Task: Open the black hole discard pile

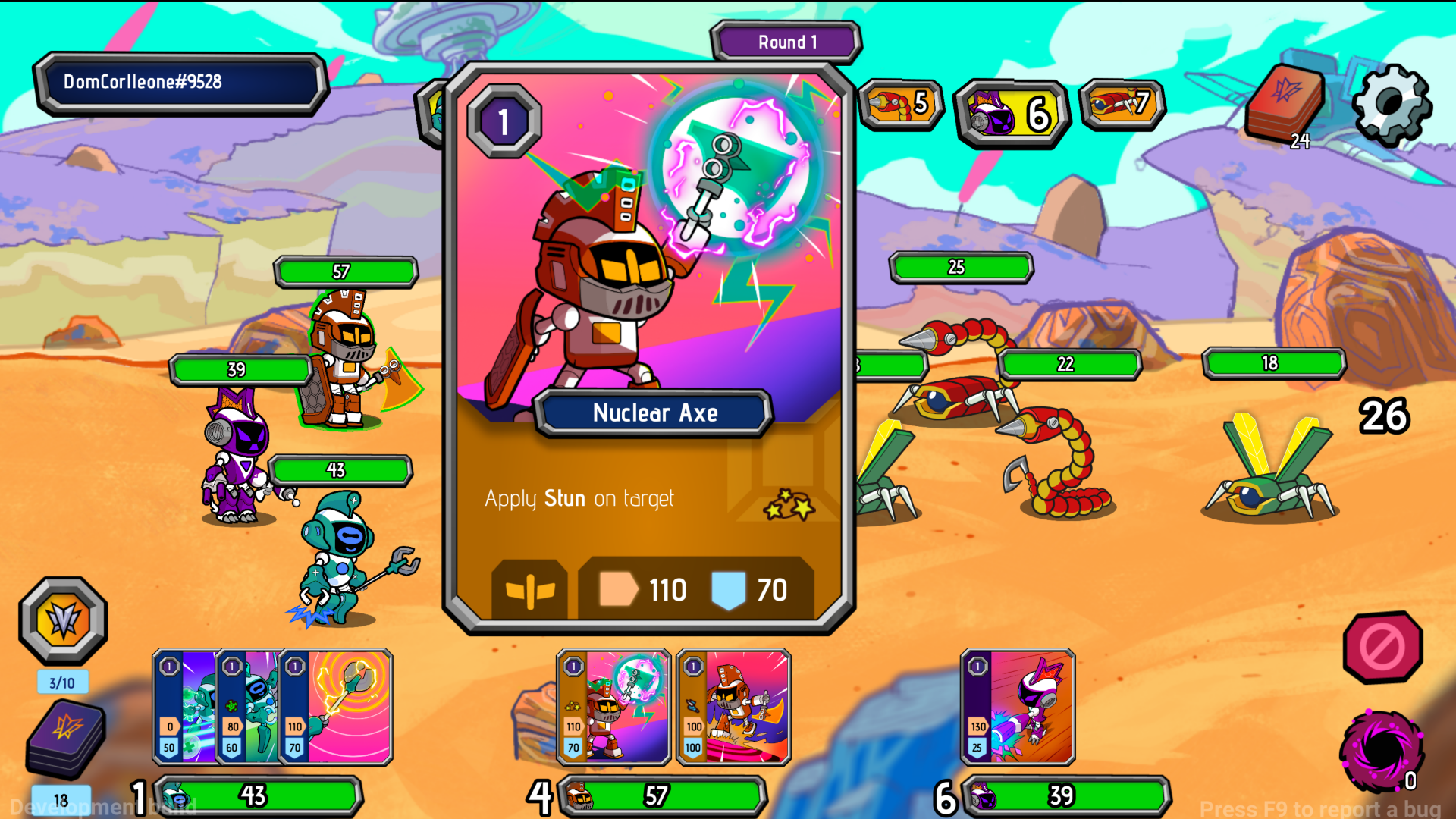Action: pyautogui.click(x=1380, y=751)
